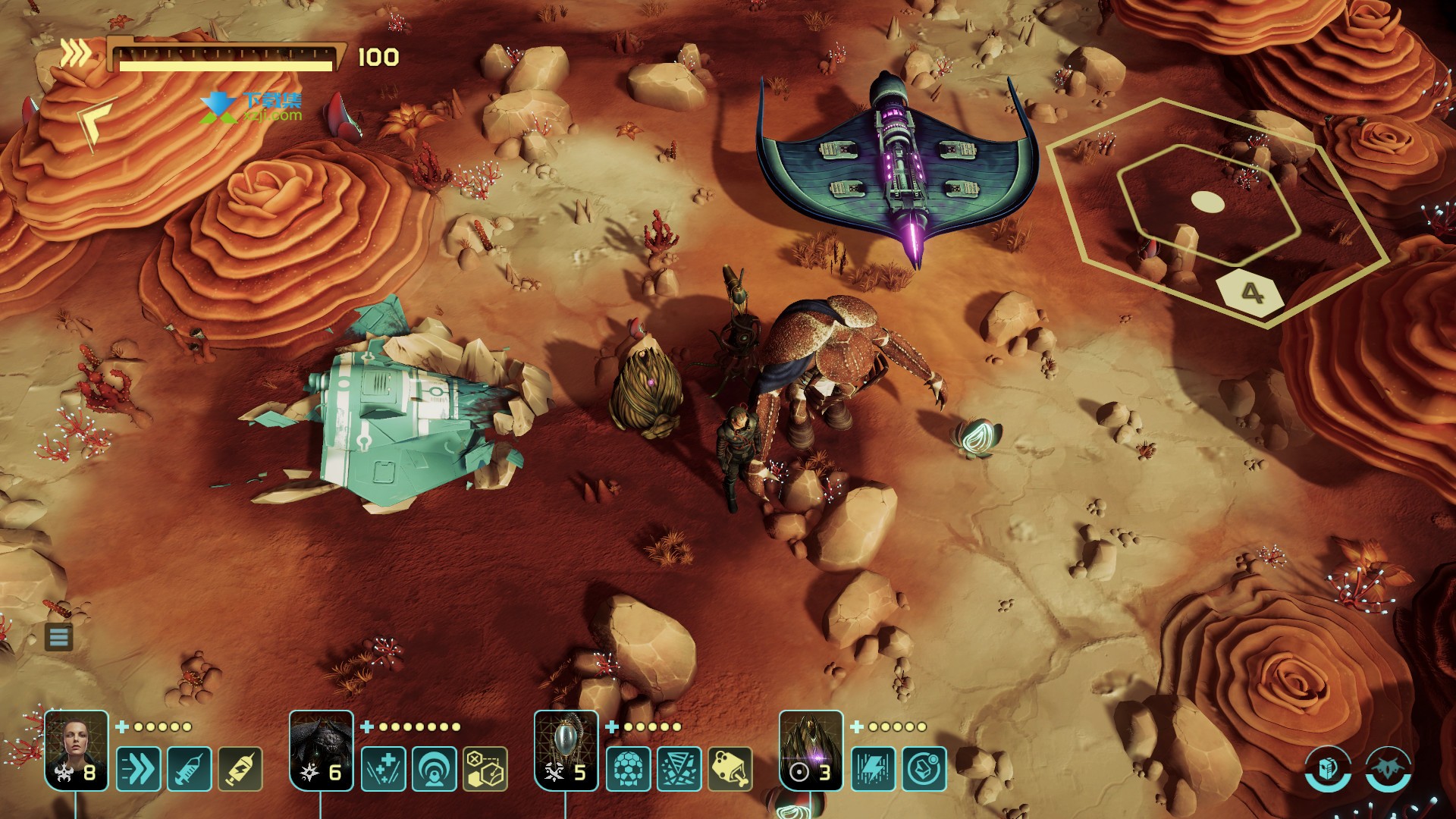Activate the shattered triangle ability
The height and width of the screenshot is (819, 1456).
point(679,769)
